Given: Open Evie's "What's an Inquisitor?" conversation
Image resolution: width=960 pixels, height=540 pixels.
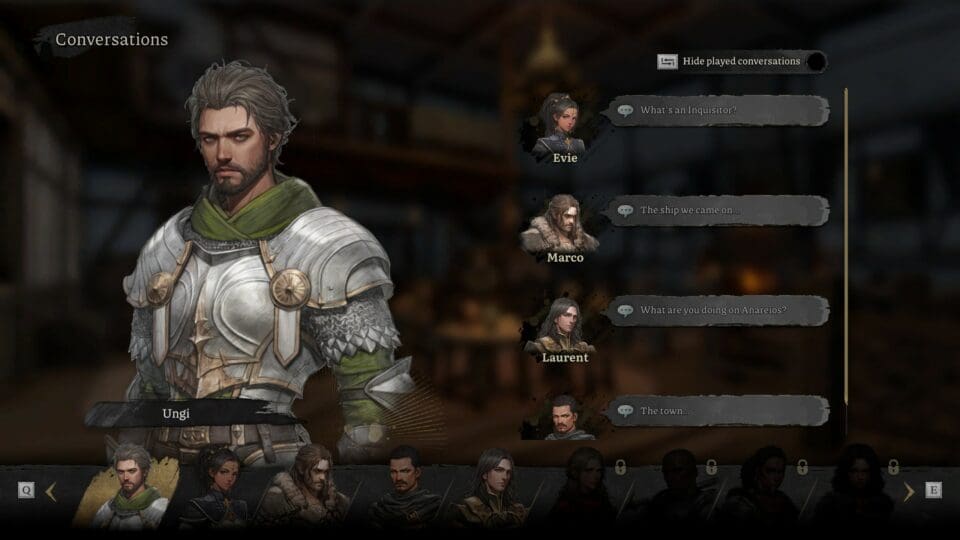Looking at the screenshot, I should [718, 110].
